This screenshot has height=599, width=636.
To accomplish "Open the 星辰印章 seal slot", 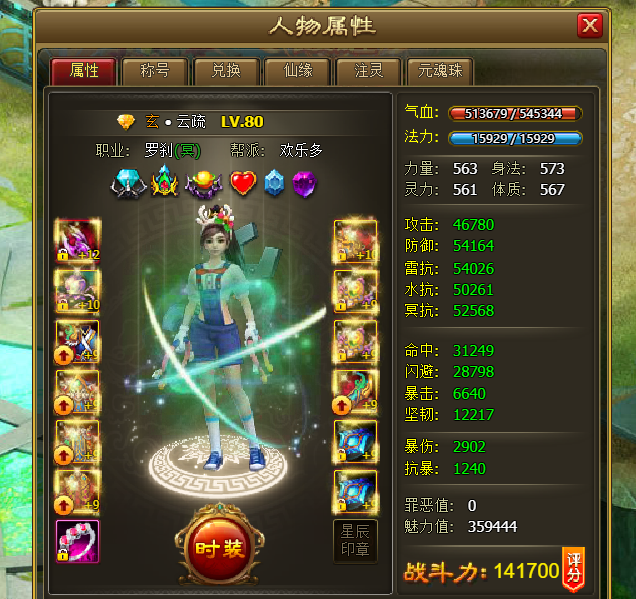I will (355, 541).
